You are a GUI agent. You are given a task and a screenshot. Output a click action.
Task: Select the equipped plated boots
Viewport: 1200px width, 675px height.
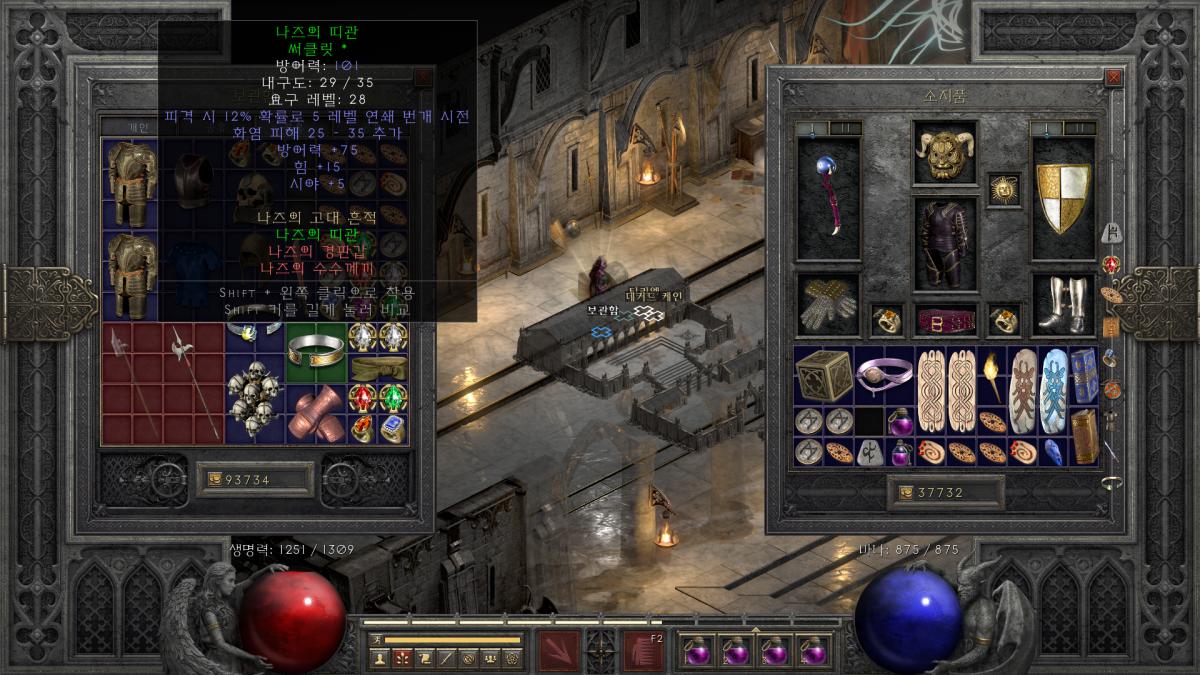pos(1062,305)
